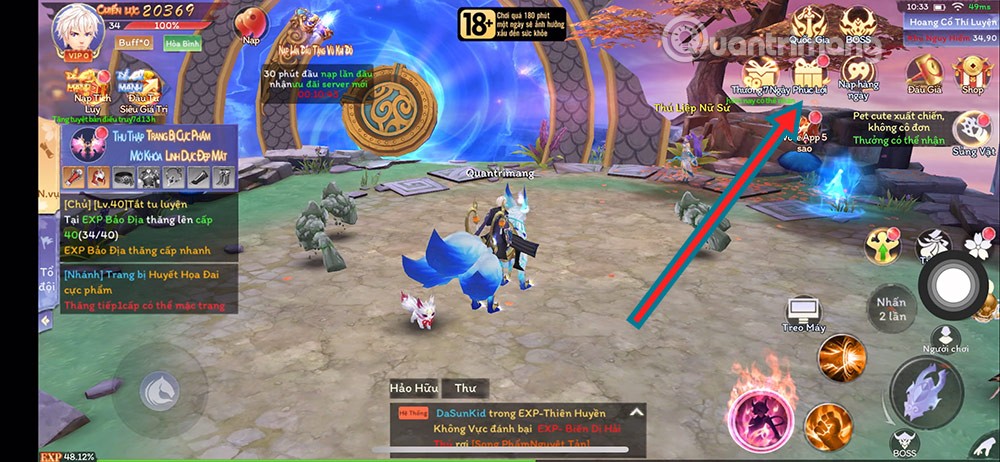Select the Người chơi player target button
The height and width of the screenshot is (462, 1000).
click(946, 338)
